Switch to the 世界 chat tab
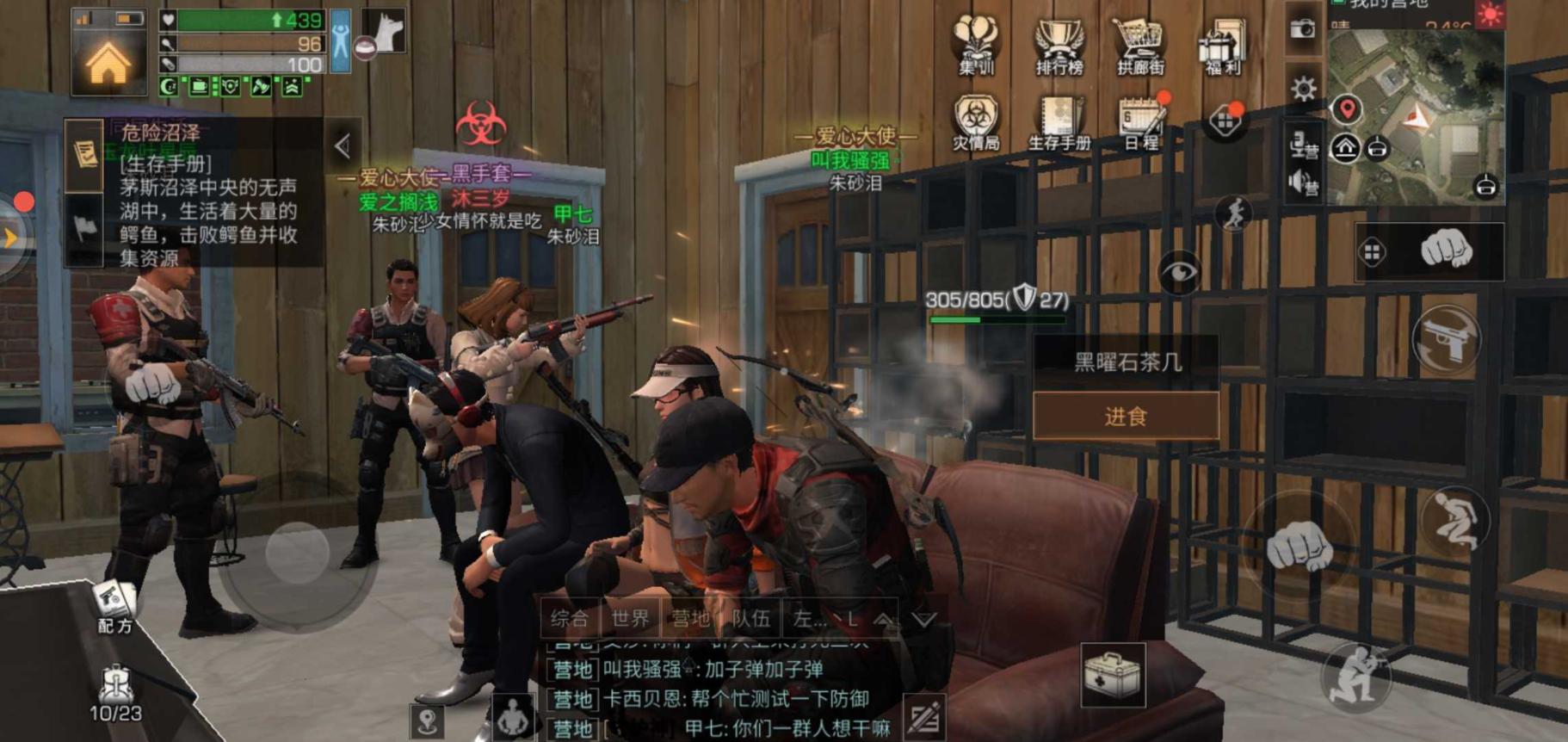This screenshot has width=1568, height=742. click(631, 616)
